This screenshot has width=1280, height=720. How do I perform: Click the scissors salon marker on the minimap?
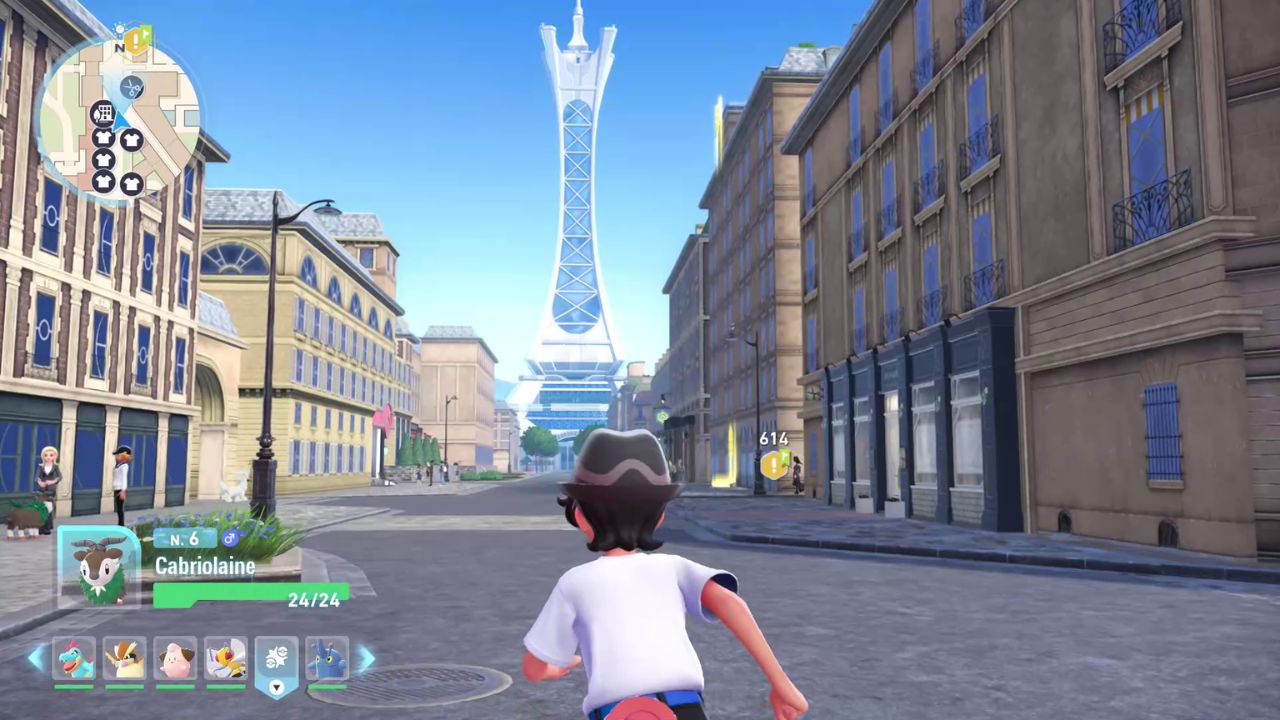pyautogui.click(x=131, y=88)
